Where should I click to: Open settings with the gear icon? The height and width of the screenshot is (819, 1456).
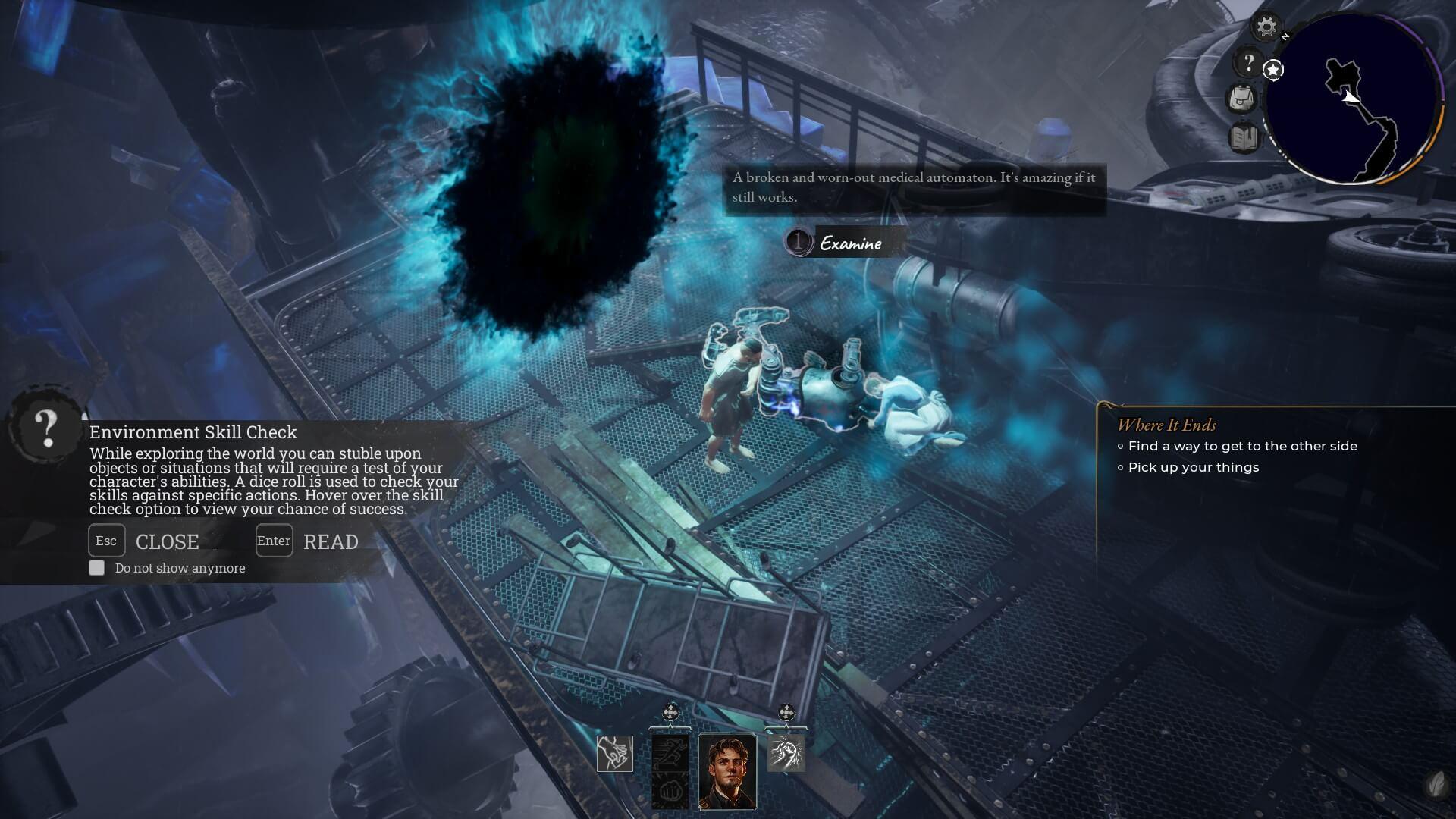click(1266, 28)
